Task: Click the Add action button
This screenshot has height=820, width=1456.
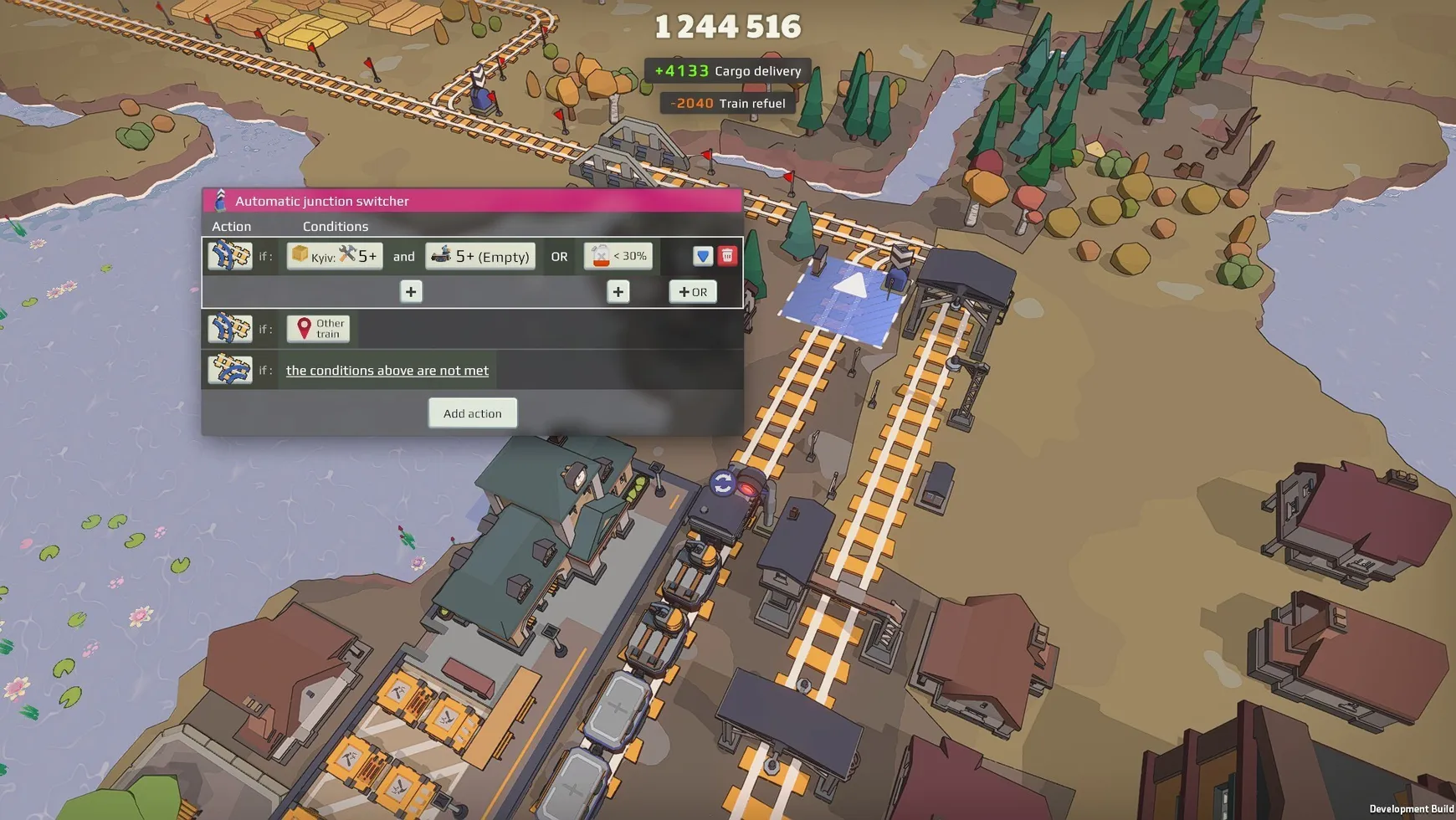Action: tap(472, 413)
